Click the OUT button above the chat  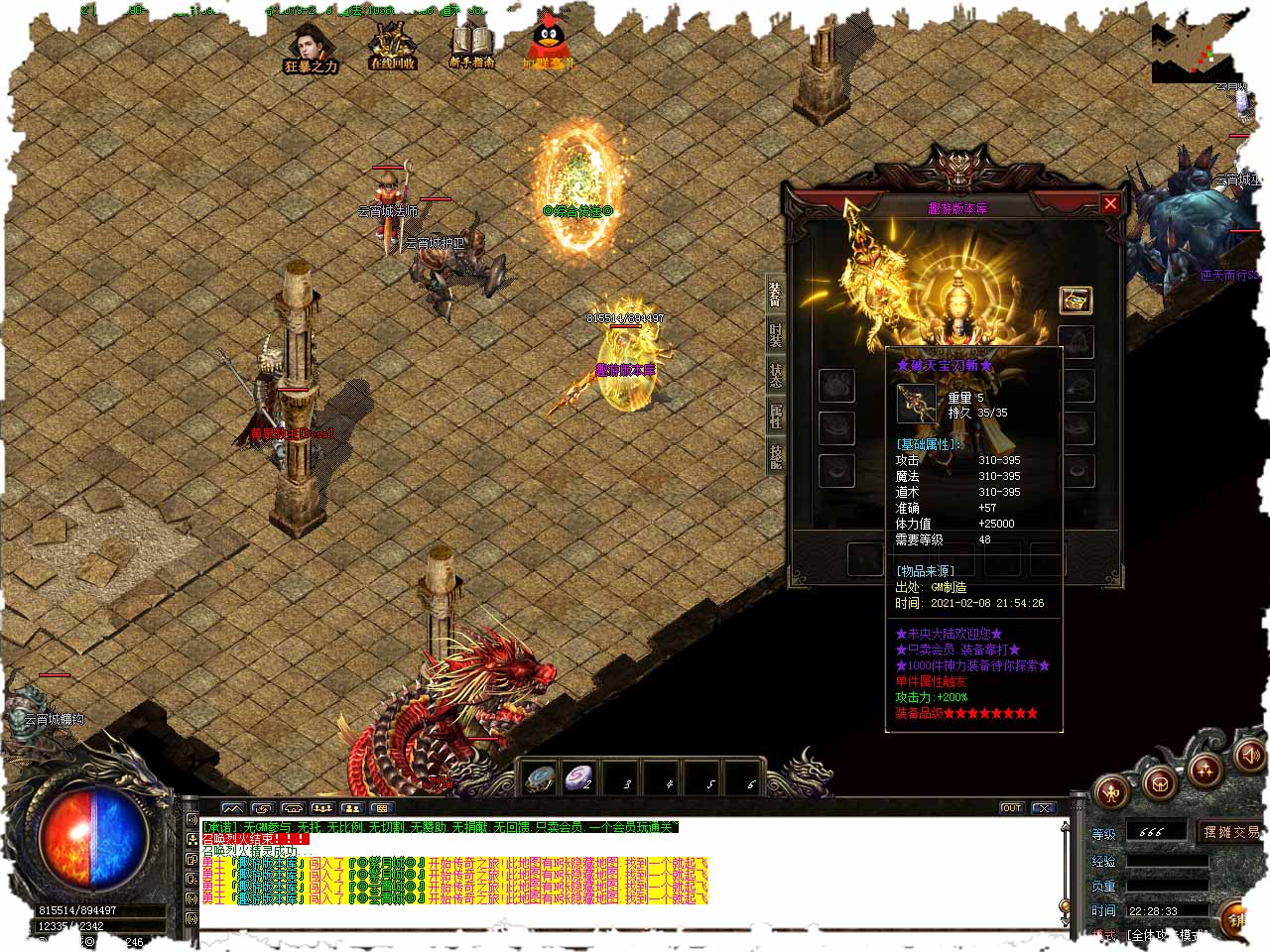(1011, 808)
